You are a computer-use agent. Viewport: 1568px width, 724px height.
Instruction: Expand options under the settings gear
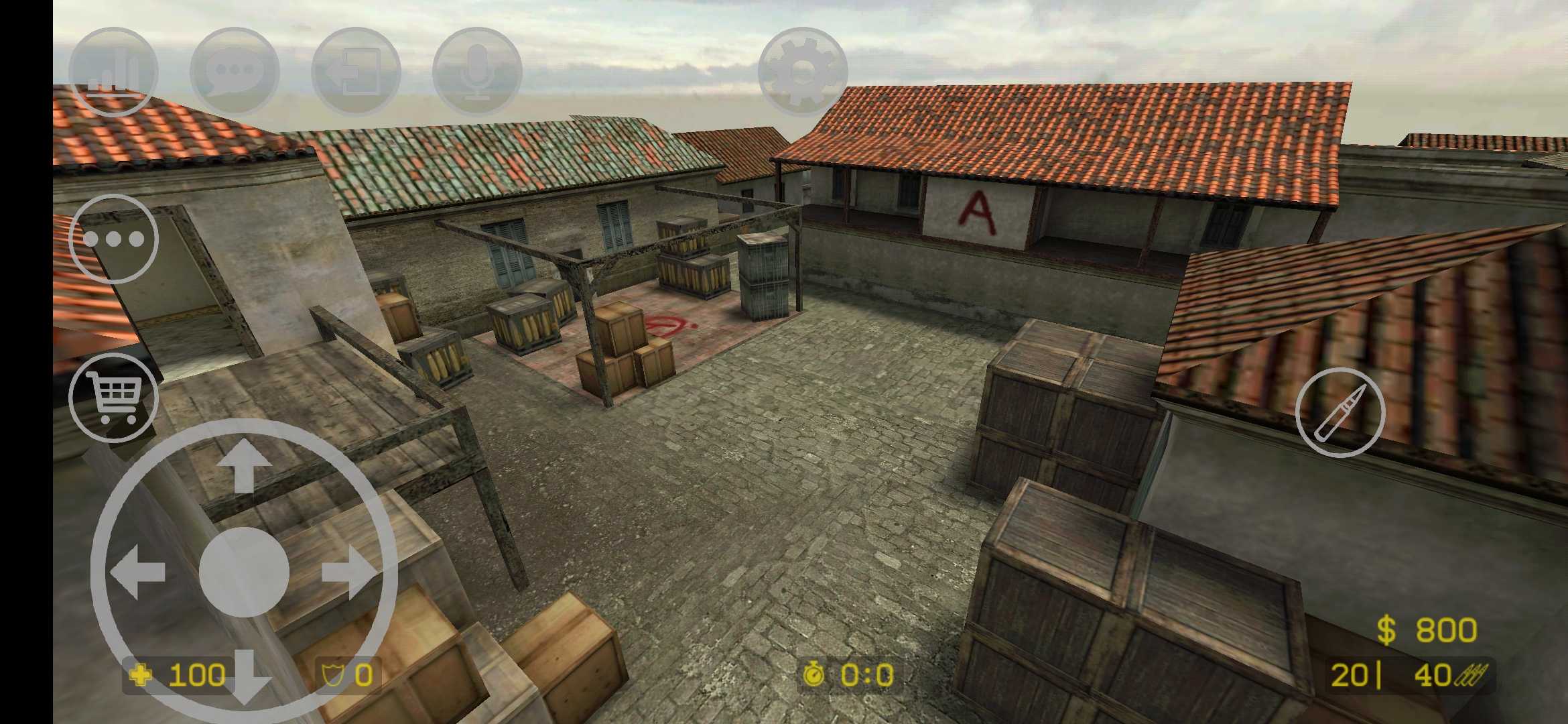(801, 70)
